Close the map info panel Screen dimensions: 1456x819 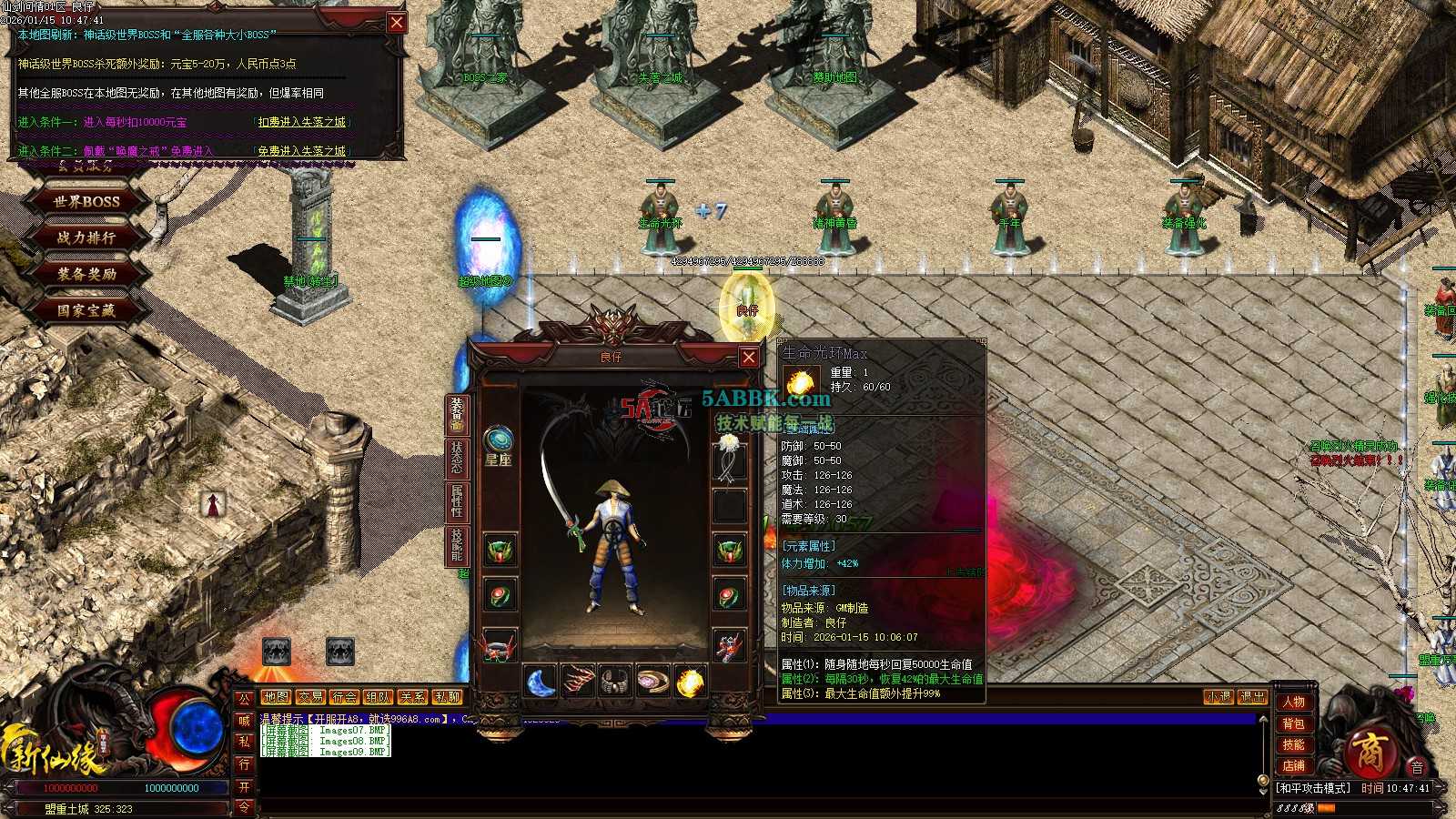397,23
